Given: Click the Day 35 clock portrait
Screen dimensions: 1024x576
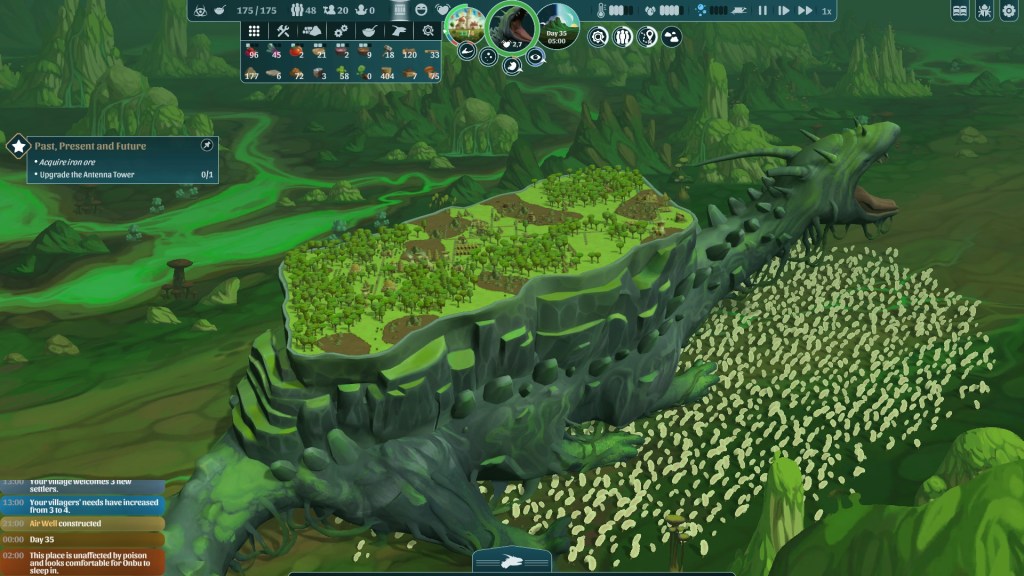Looking at the screenshot, I should click(x=557, y=26).
